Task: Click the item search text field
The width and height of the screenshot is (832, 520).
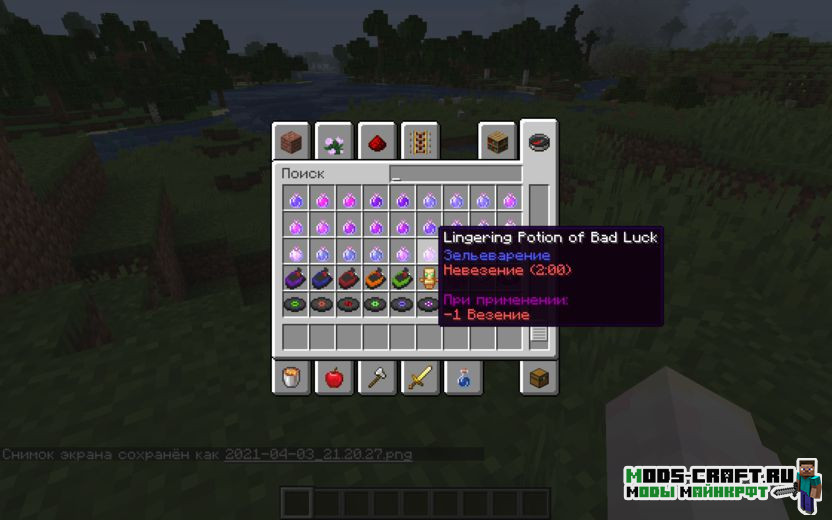Action: [x=455, y=174]
